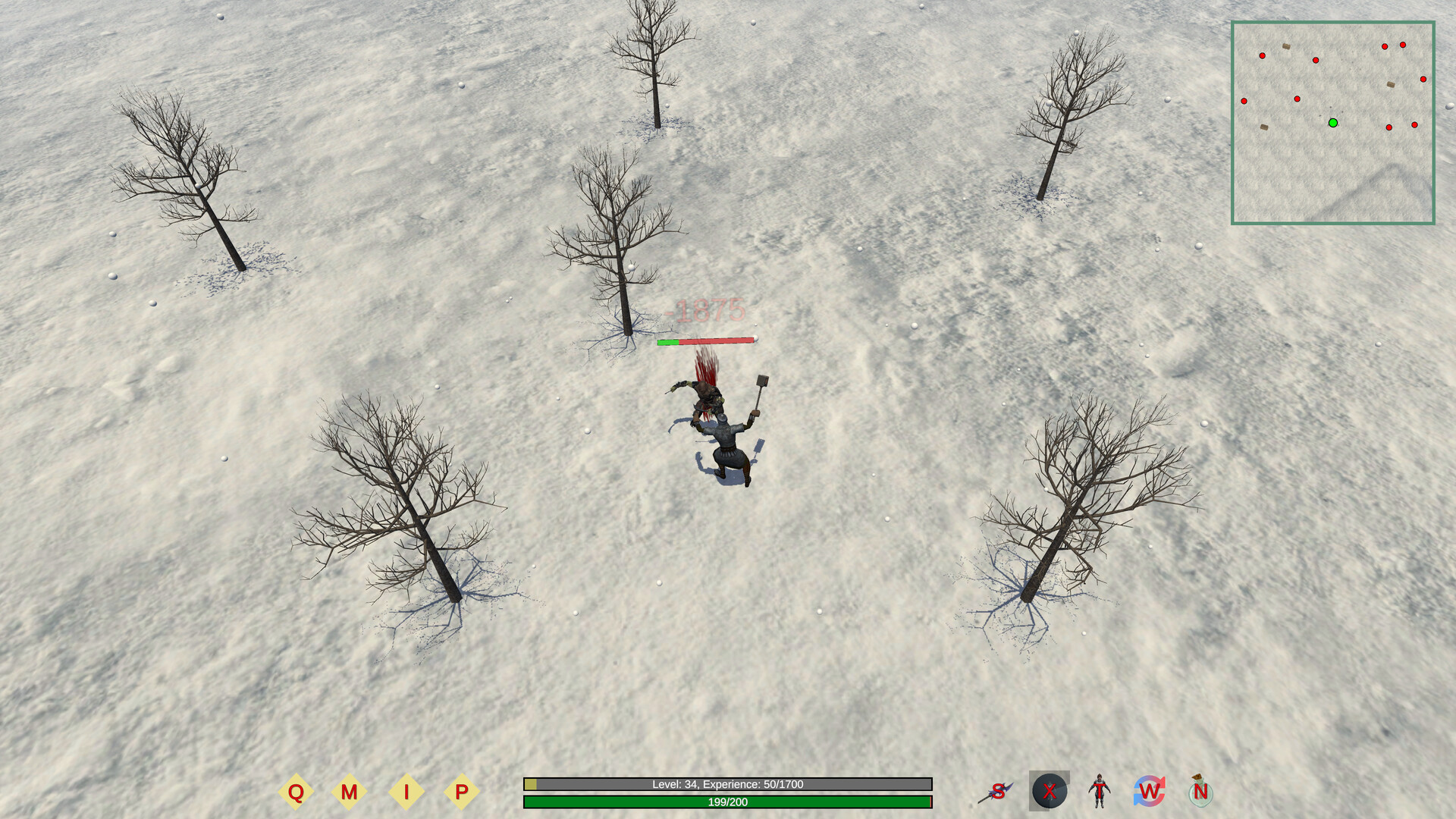1456x819 pixels.
Task: Toggle the highlighted X skill selection
Action: point(1049,792)
